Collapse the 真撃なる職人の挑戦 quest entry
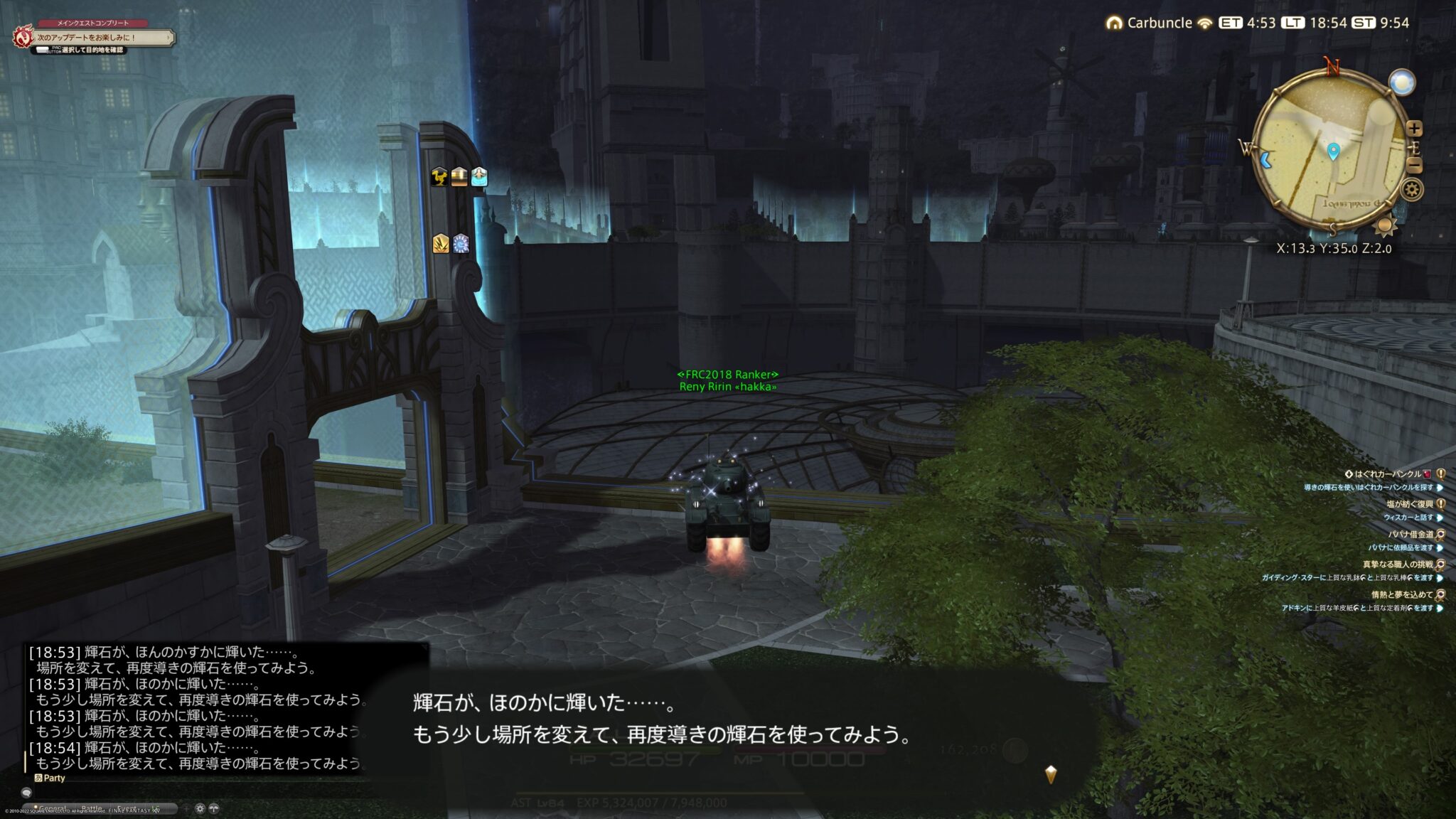 pyautogui.click(x=1441, y=565)
